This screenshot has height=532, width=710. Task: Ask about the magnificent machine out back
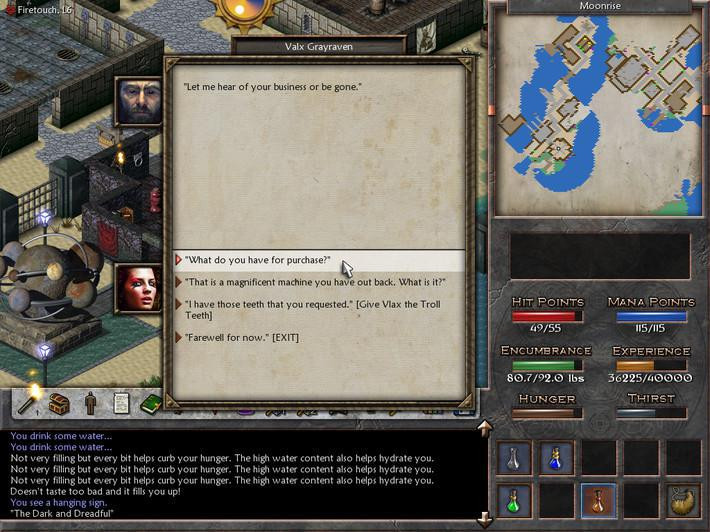click(x=315, y=282)
